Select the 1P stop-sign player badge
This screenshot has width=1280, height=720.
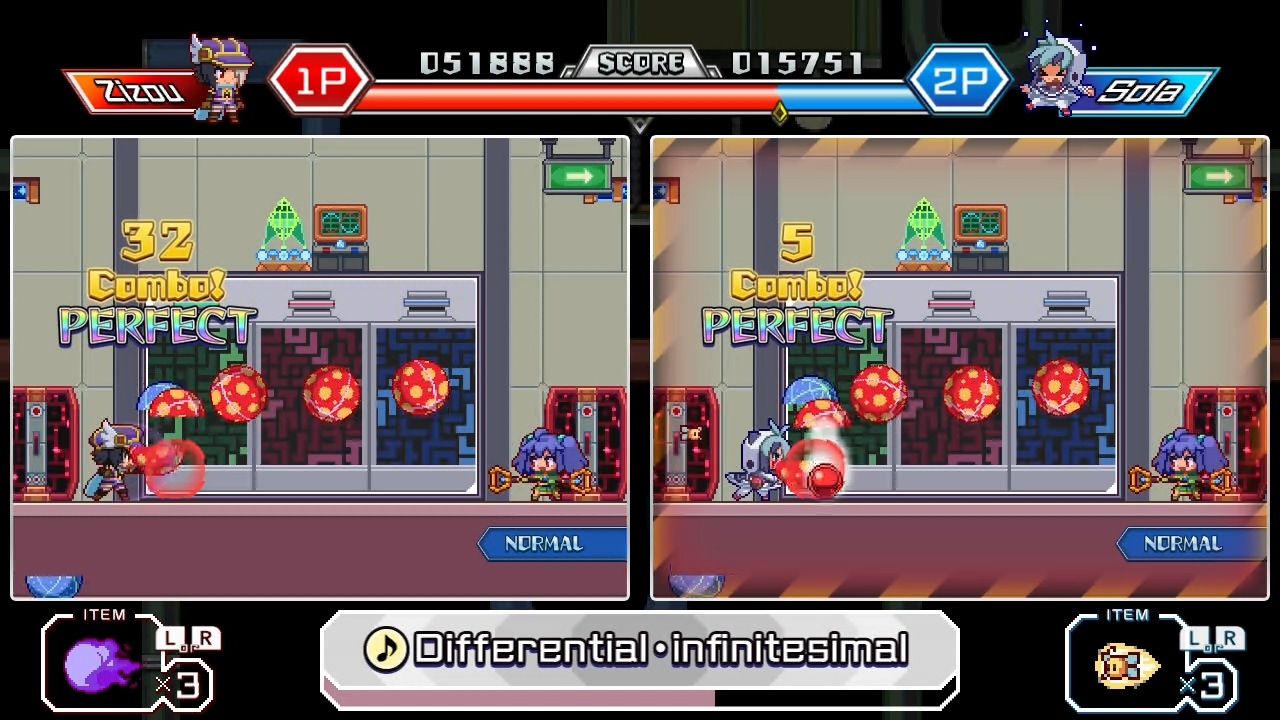tap(320, 78)
